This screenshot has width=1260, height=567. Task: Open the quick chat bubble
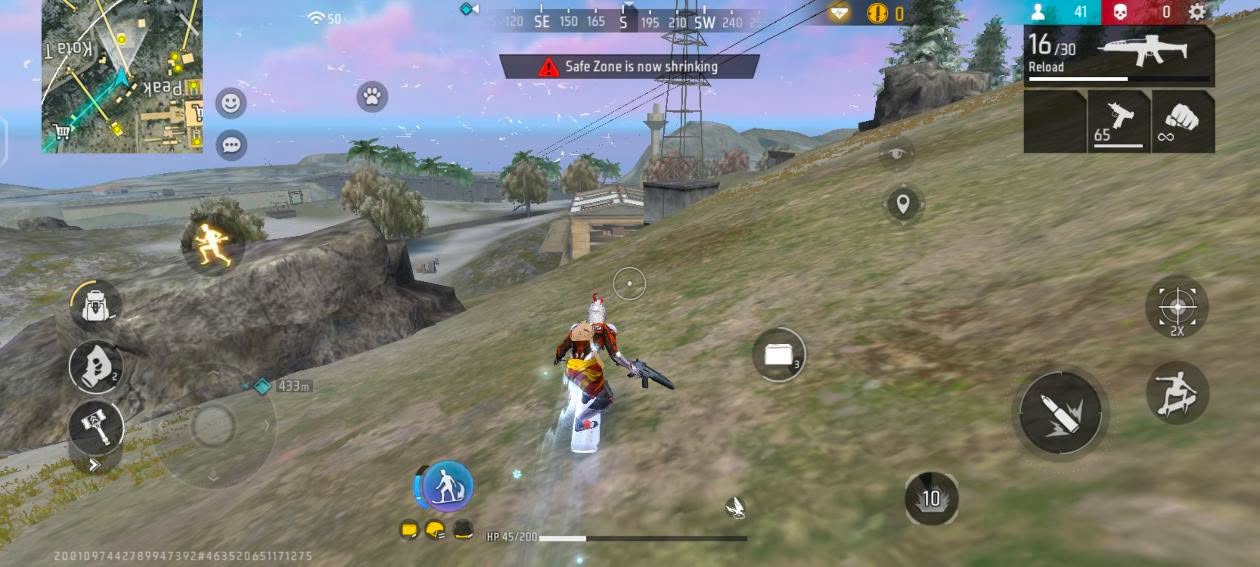[x=231, y=145]
